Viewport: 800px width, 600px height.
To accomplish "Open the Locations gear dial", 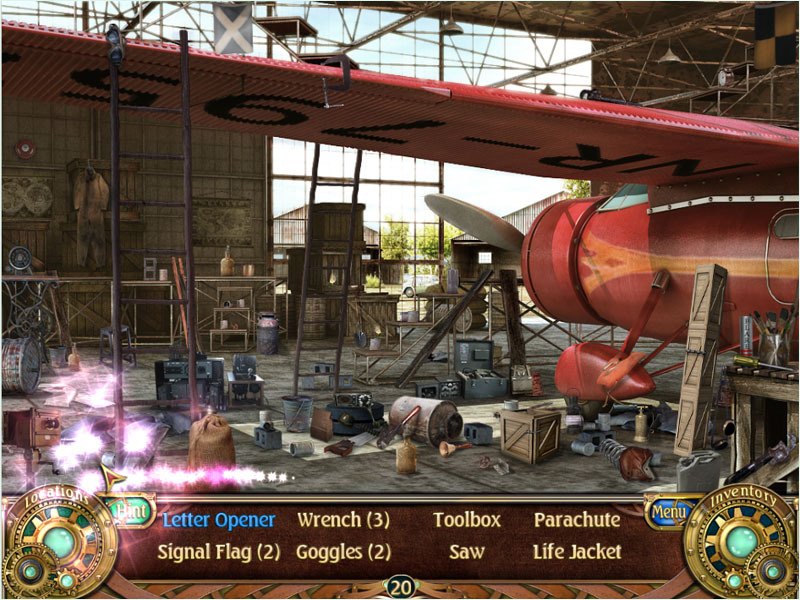I will pos(58,543).
